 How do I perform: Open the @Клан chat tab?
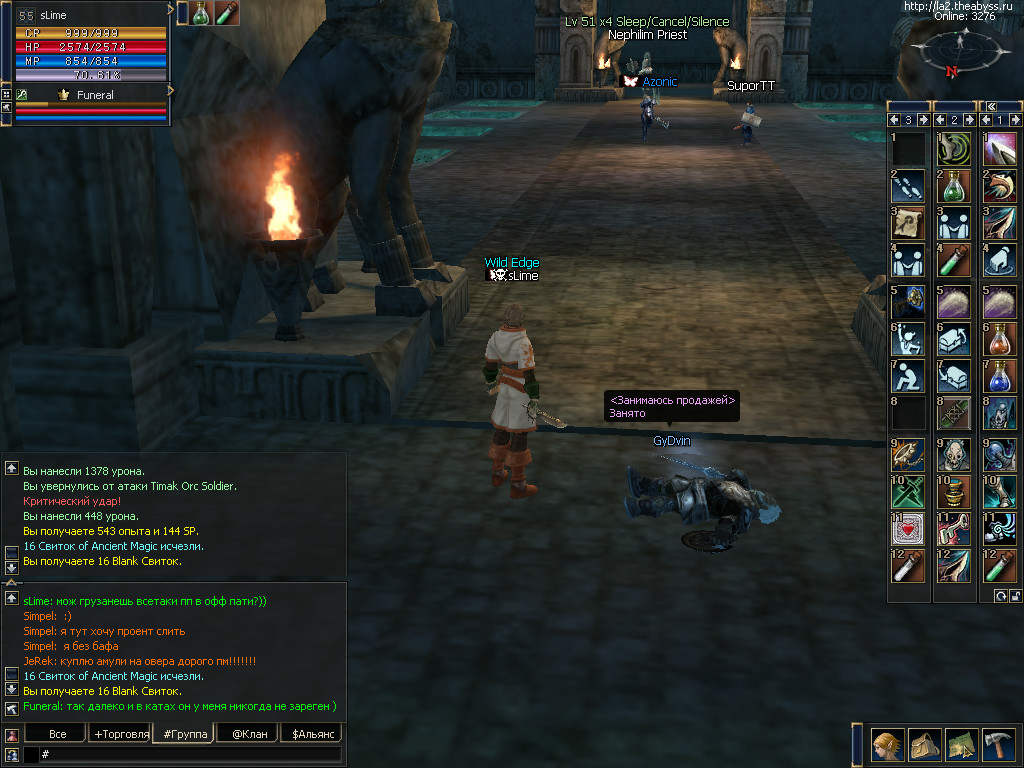(248, 734)
